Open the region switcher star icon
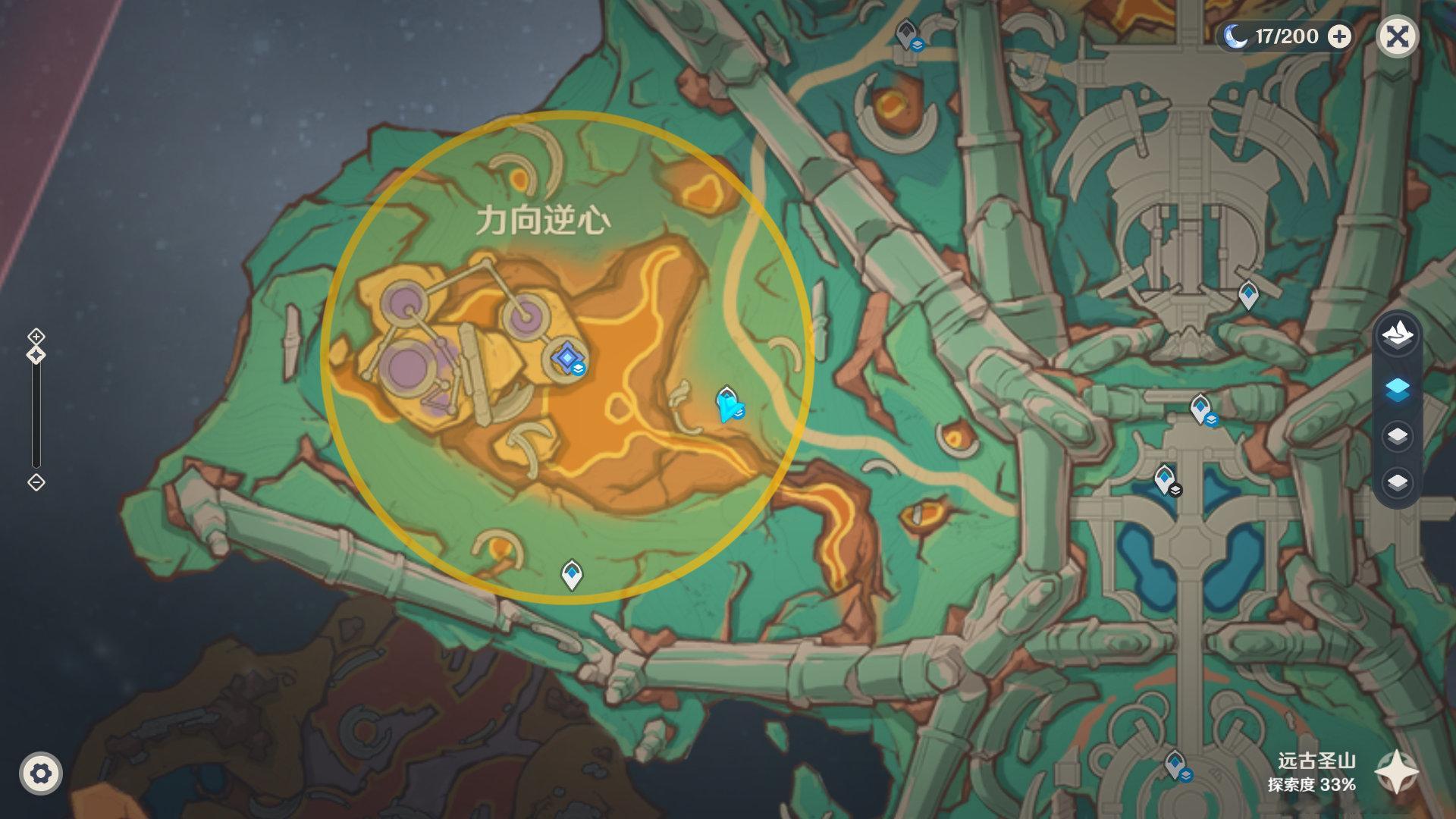 [1397, 773]
